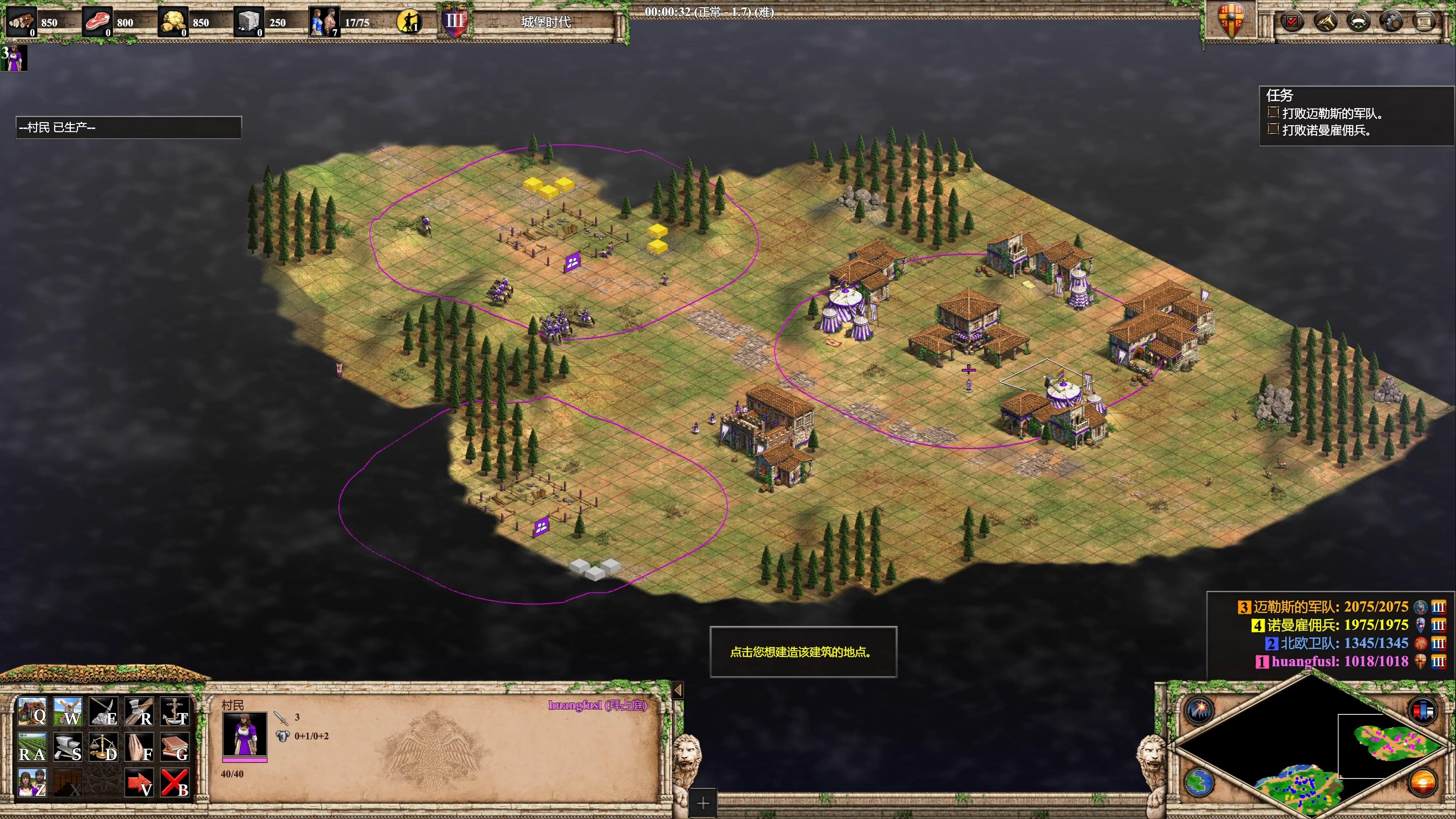The height and width of the screenshot is (819, 1456).
Task: Open the objectives checklist button
Action: point(1291,22)
